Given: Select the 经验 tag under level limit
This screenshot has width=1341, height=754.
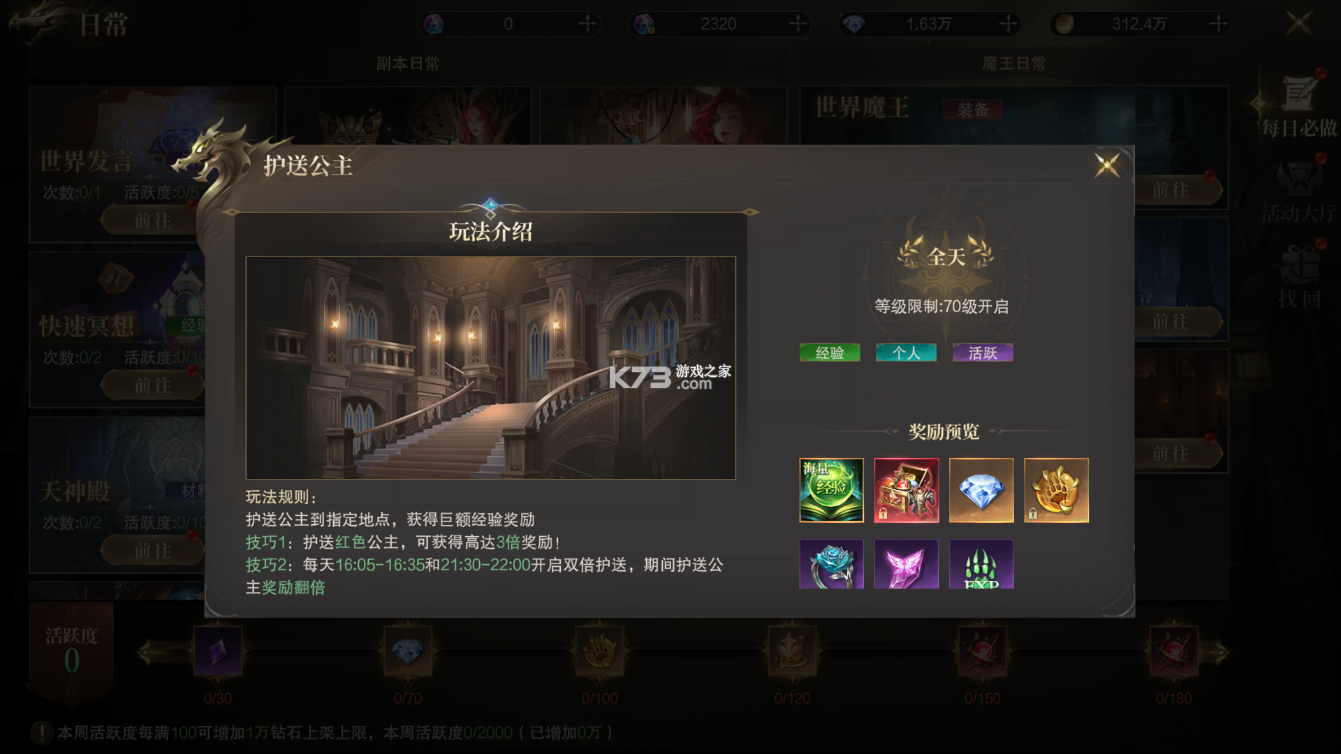Looking at the screenshot, I should click(x=829, y=352).
